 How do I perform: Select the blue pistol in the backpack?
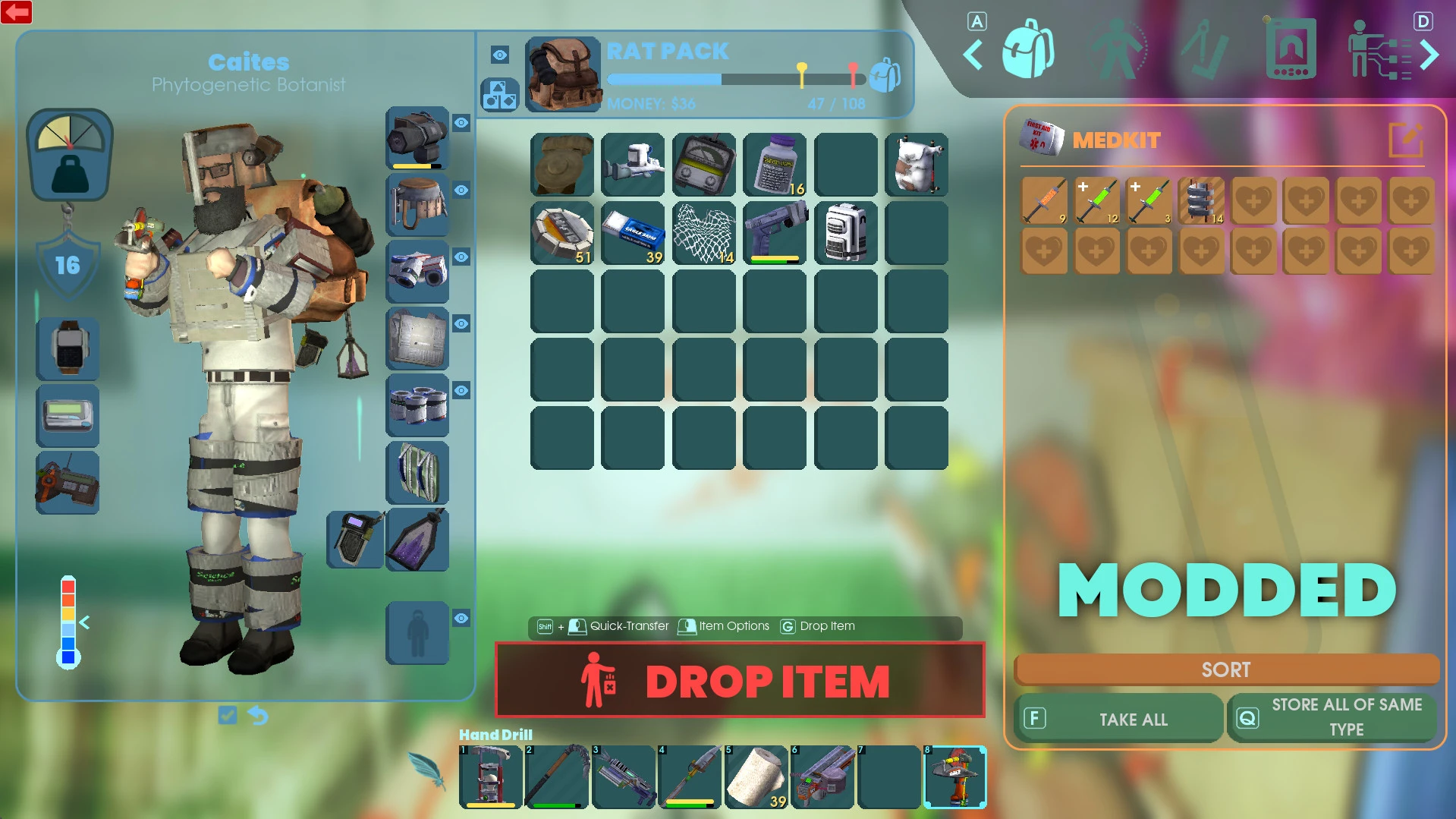[x=775, y=233]
